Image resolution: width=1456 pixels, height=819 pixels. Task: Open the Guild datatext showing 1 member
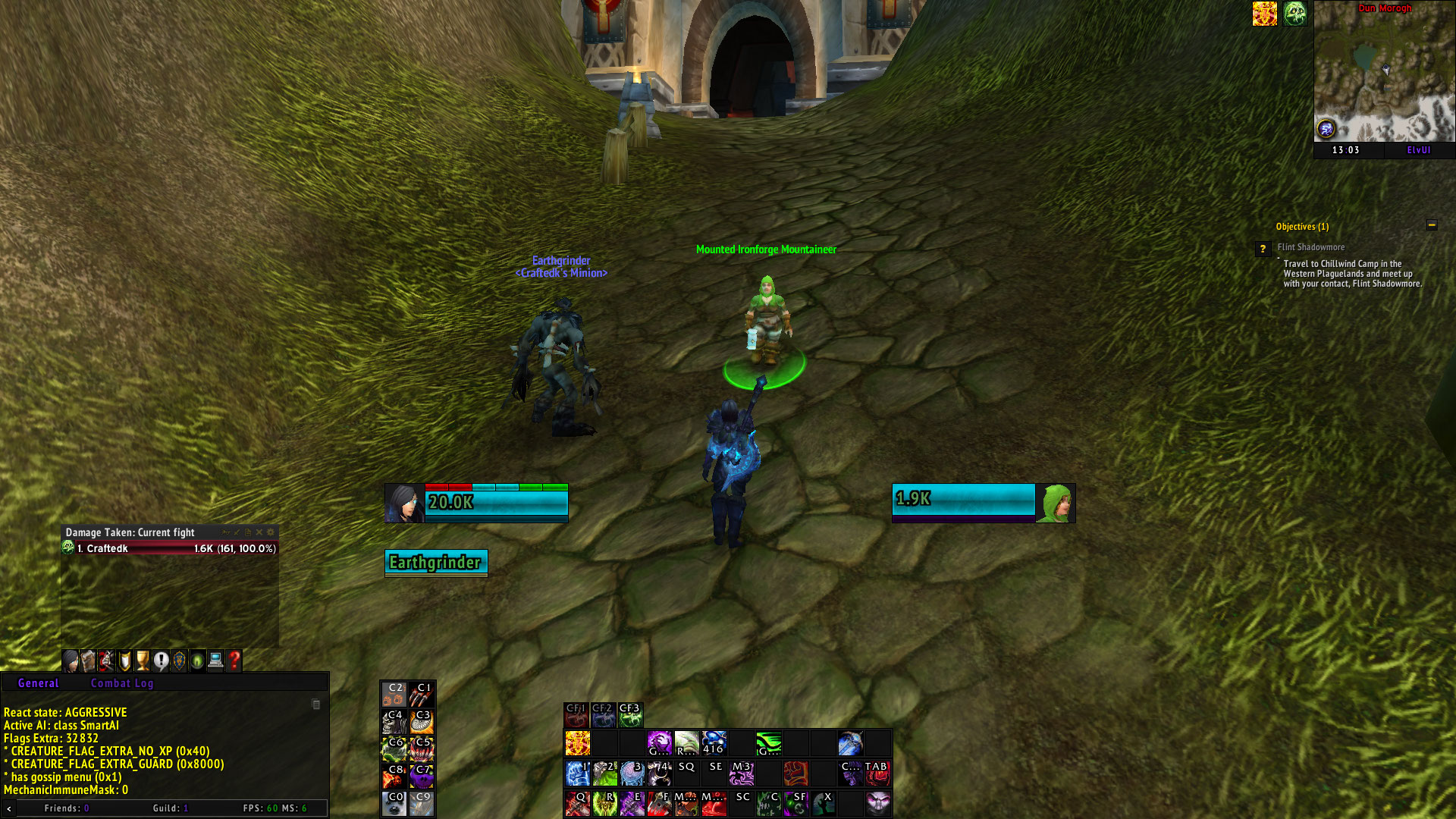point(171,808)
